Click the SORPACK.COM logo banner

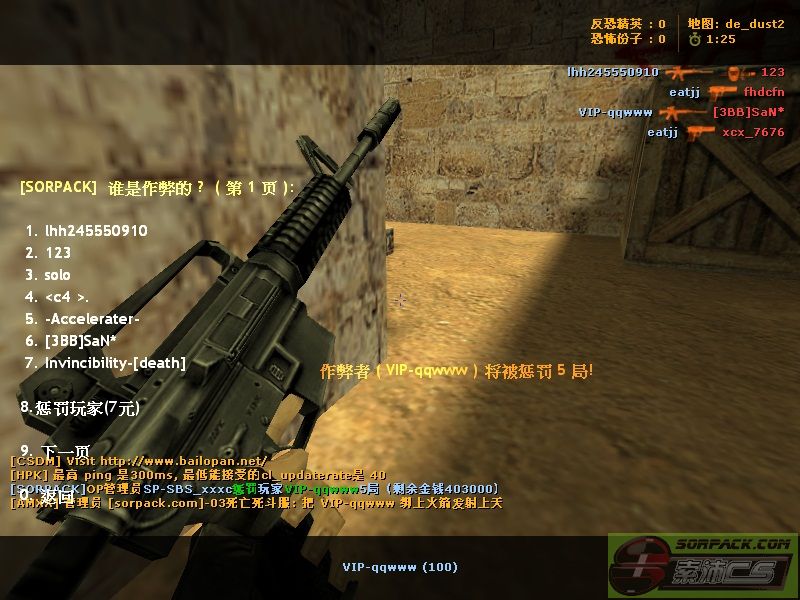coord(703,566)
